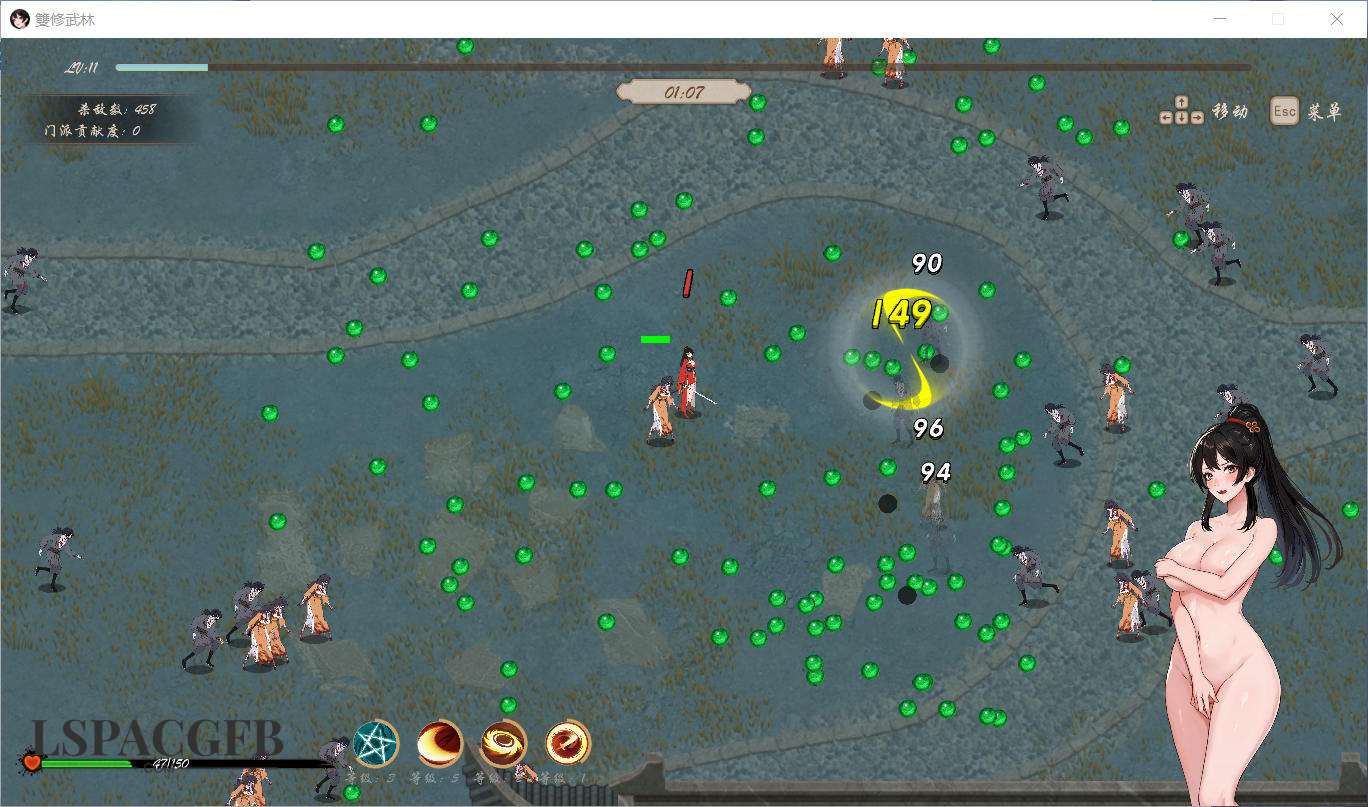Minimize the game window
The height and width of the screenshot is (807, 1368).
click(1220, 19)
